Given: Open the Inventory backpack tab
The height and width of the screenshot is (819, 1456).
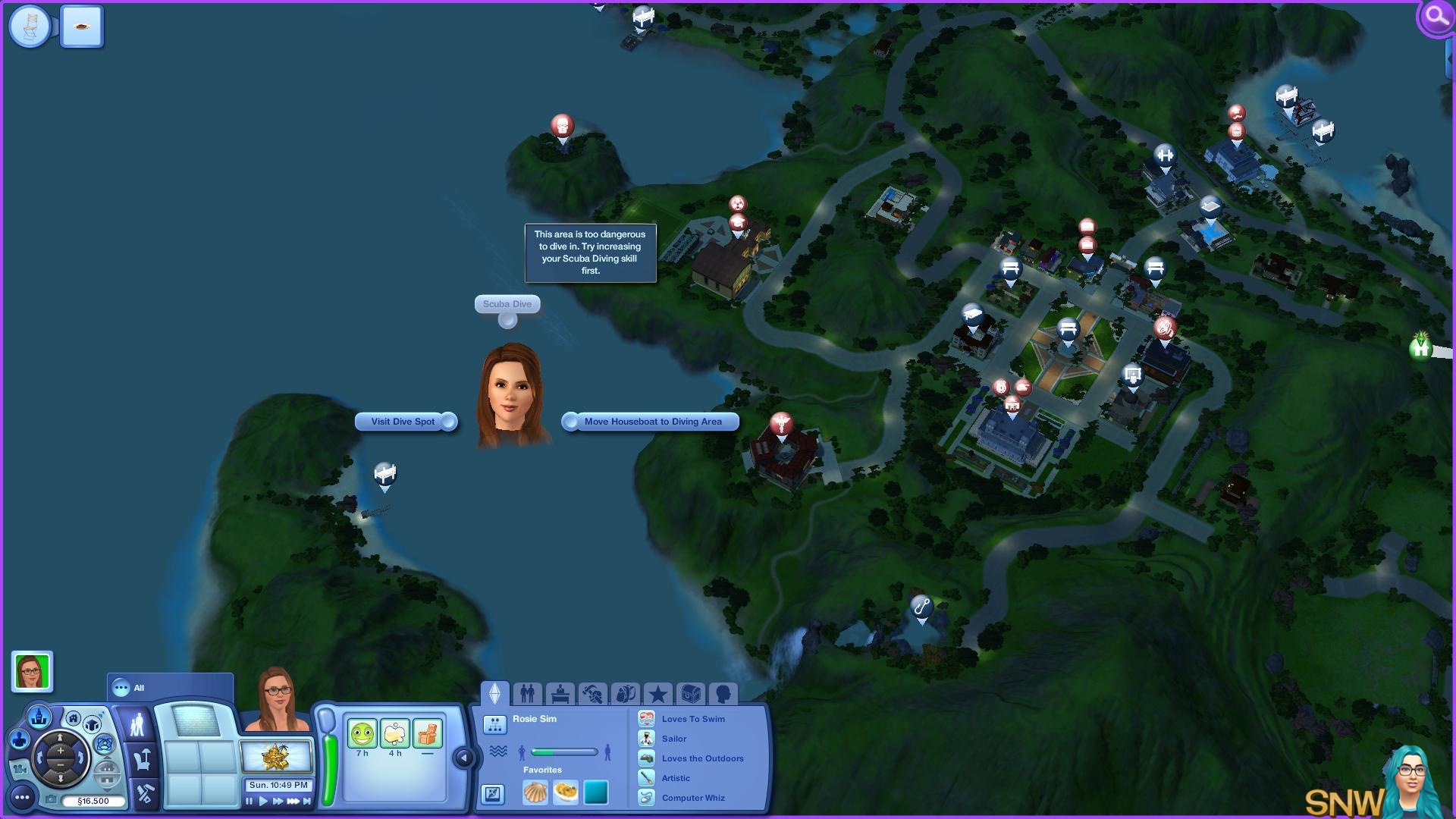Looking at the screenshot, I should click(x=625, y=693).
